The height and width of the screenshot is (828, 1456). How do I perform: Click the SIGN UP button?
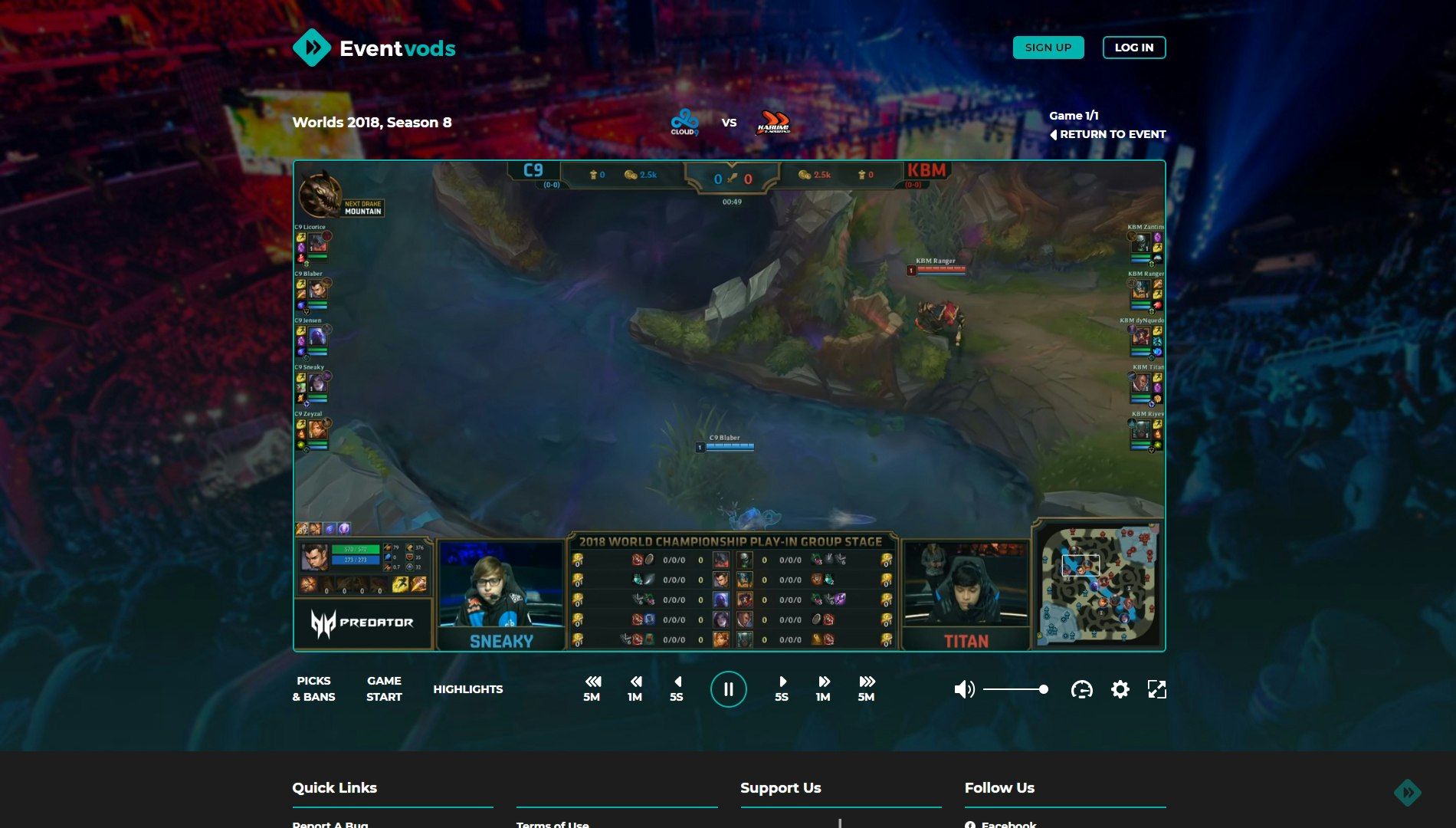tap(1048, 47)
